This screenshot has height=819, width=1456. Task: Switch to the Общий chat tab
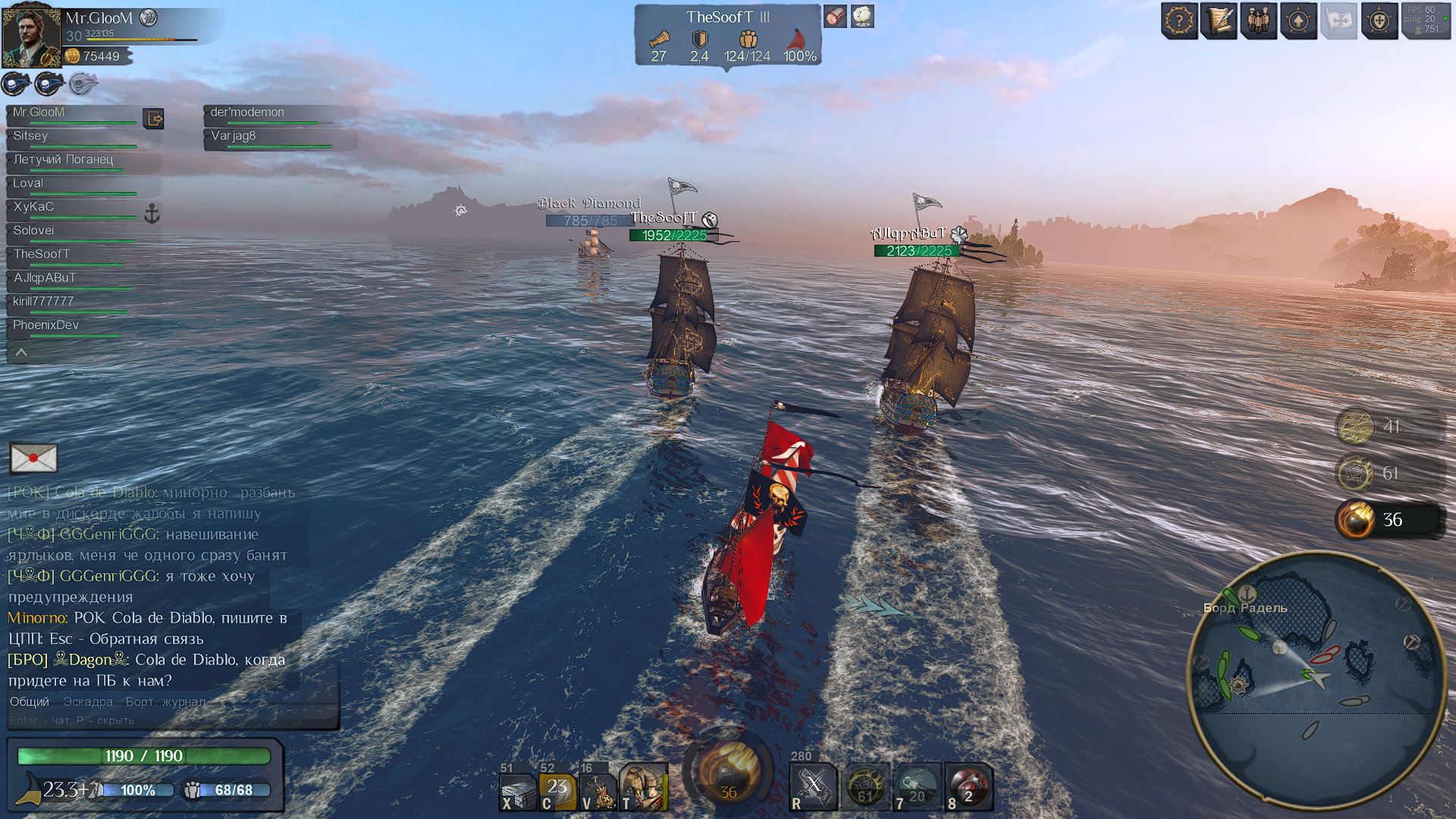tap(30, 701)
